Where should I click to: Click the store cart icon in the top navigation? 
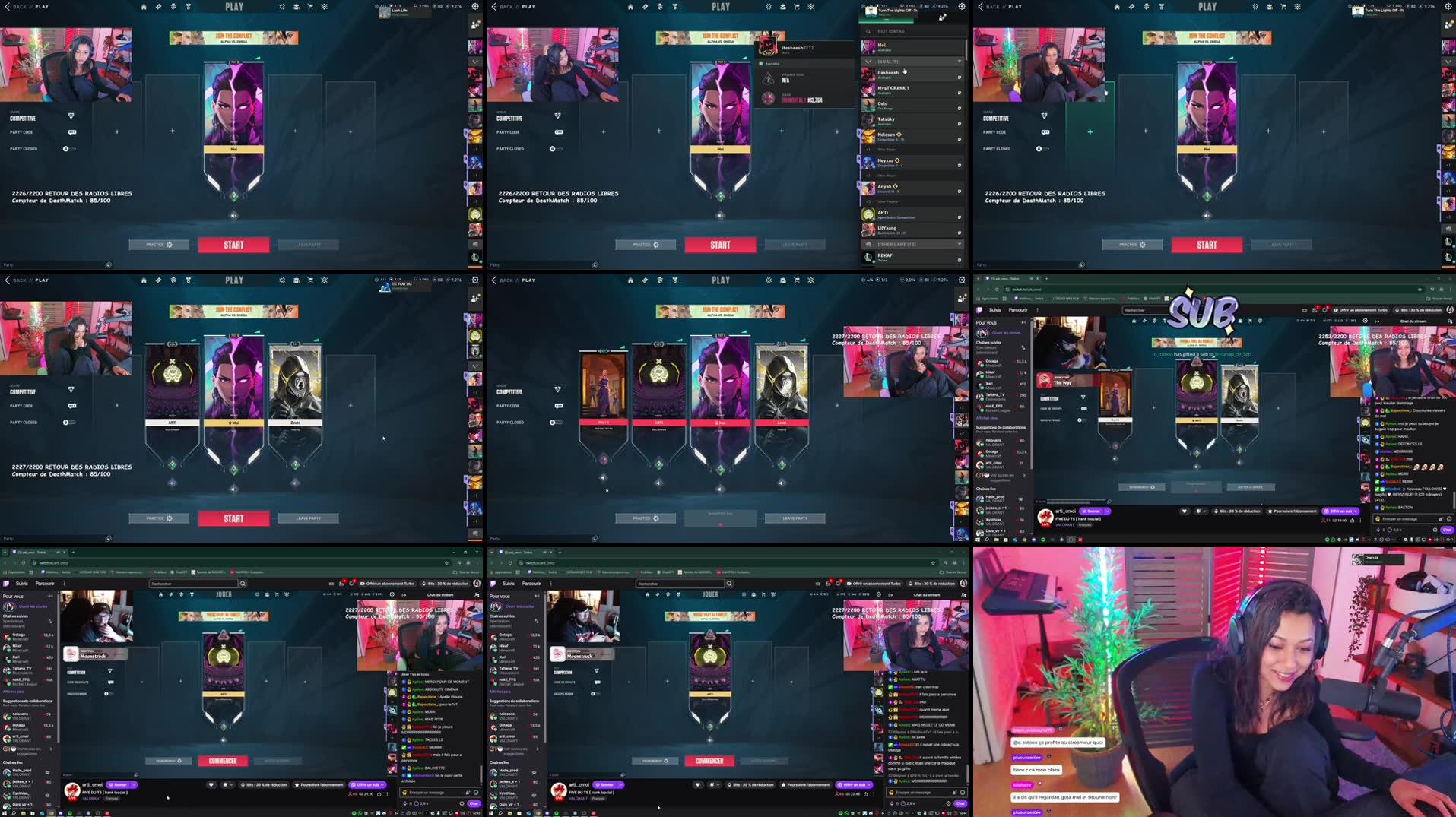[310, 6]
